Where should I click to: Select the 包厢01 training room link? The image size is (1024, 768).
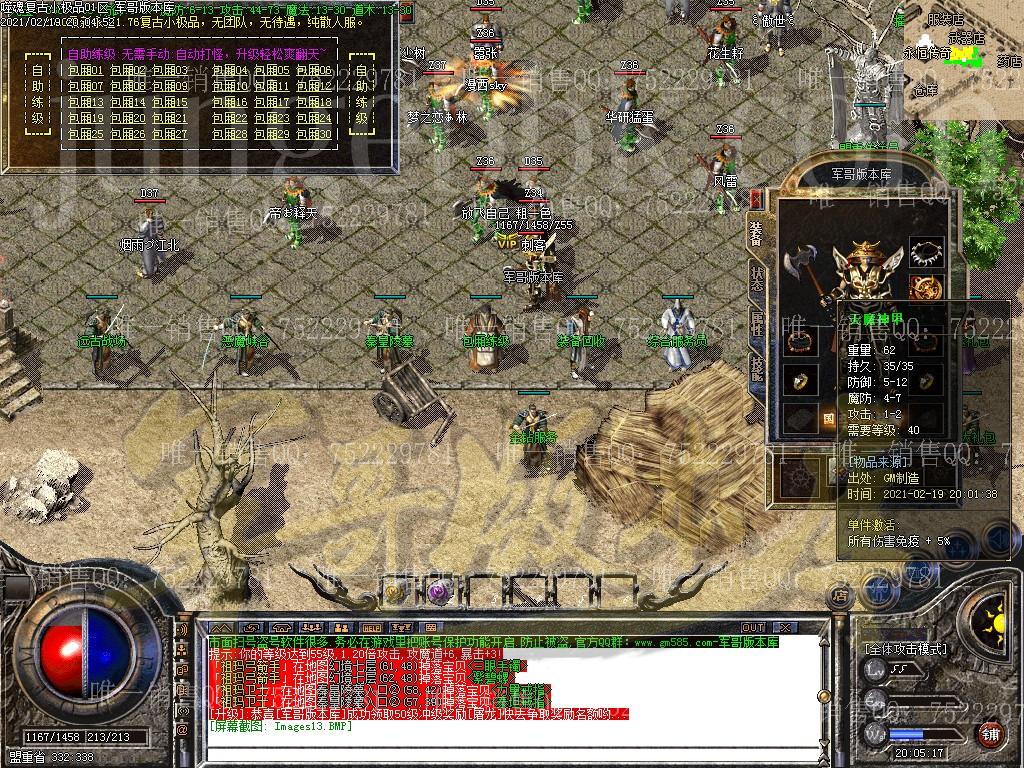tap(85, 70)
